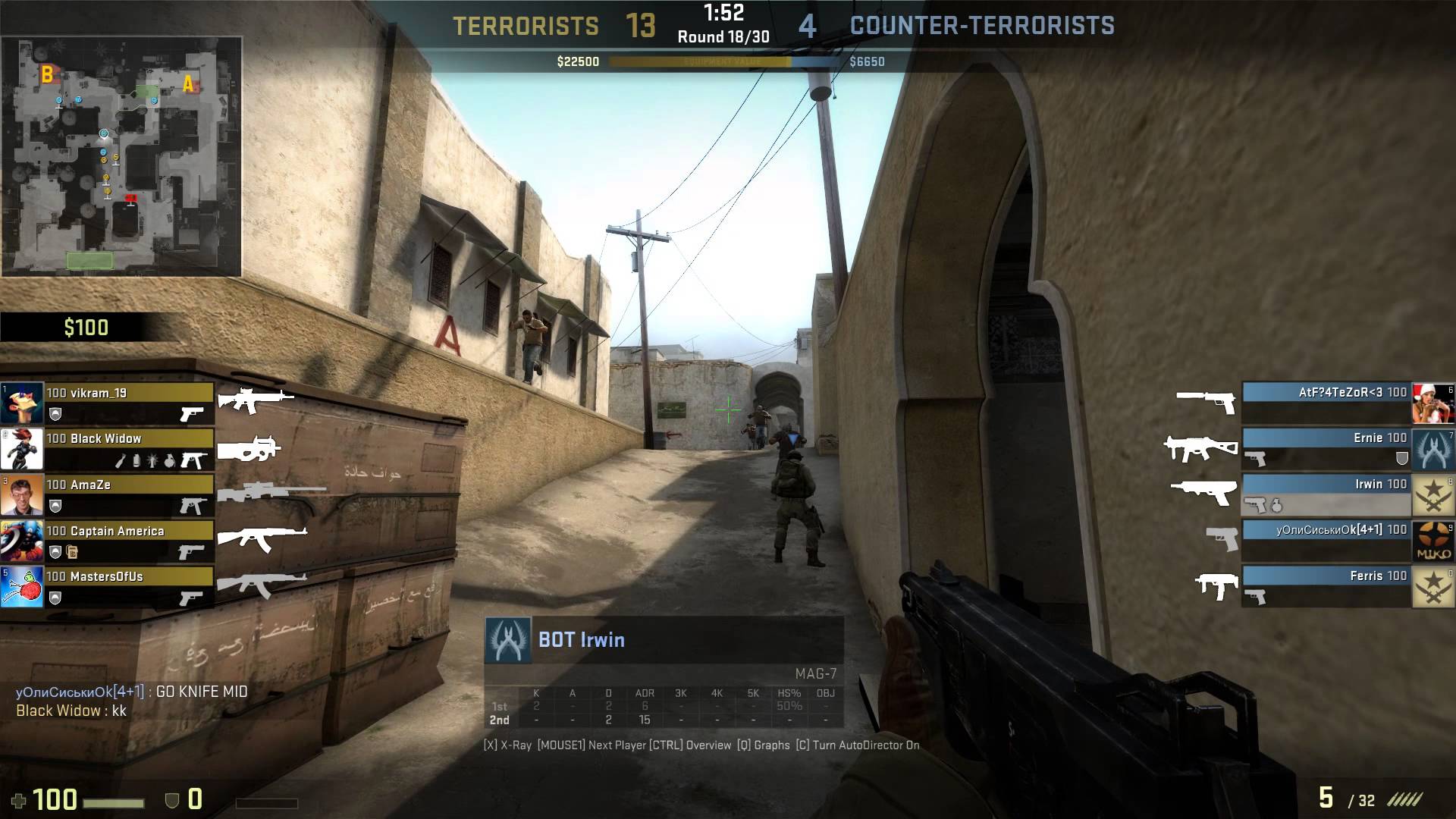Click the radar minimap
The width and height of the screenshot is (1456, 819).
click(x=121, y=157)
